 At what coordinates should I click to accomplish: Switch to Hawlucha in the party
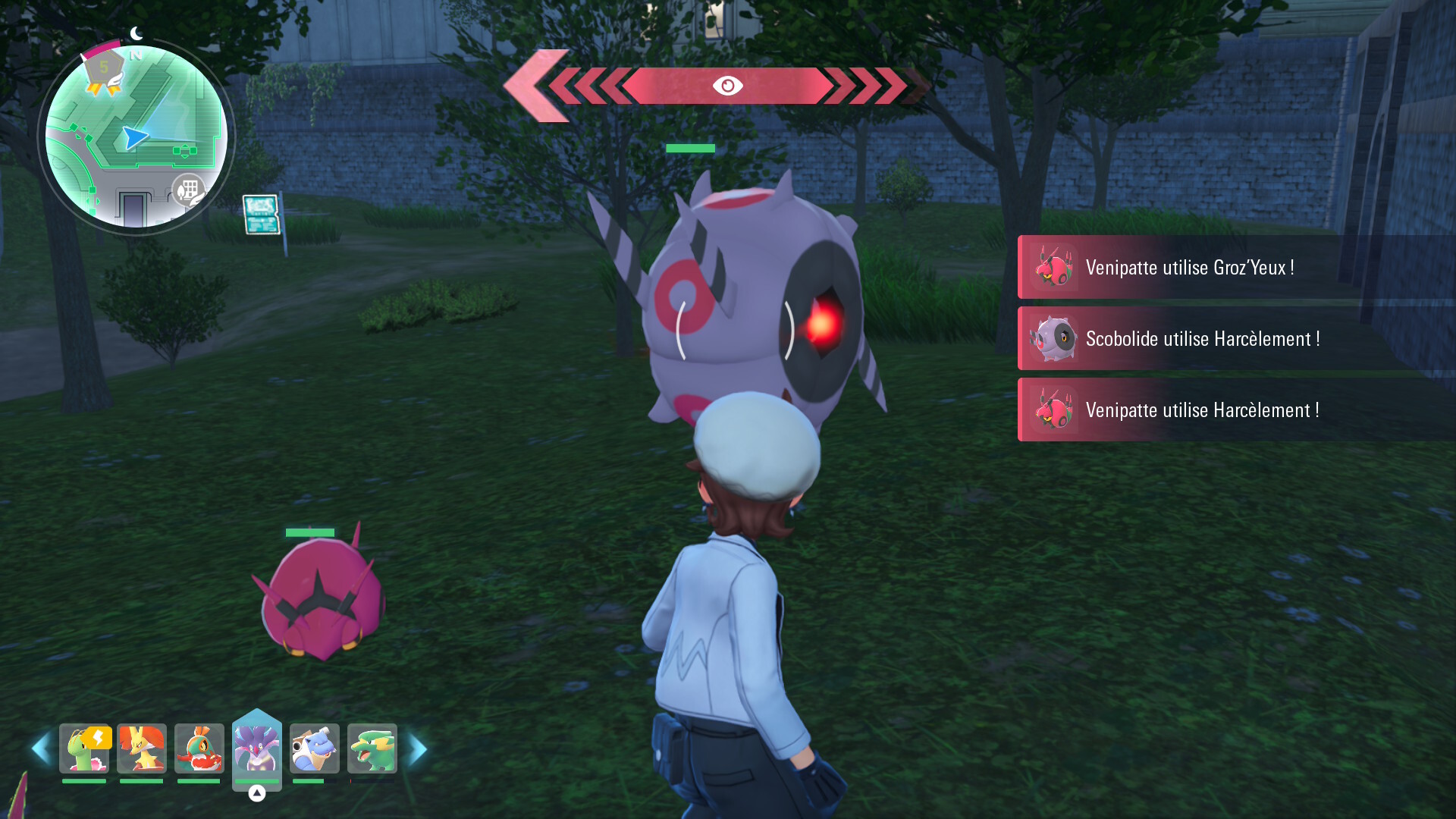click(x=199, y=749)
